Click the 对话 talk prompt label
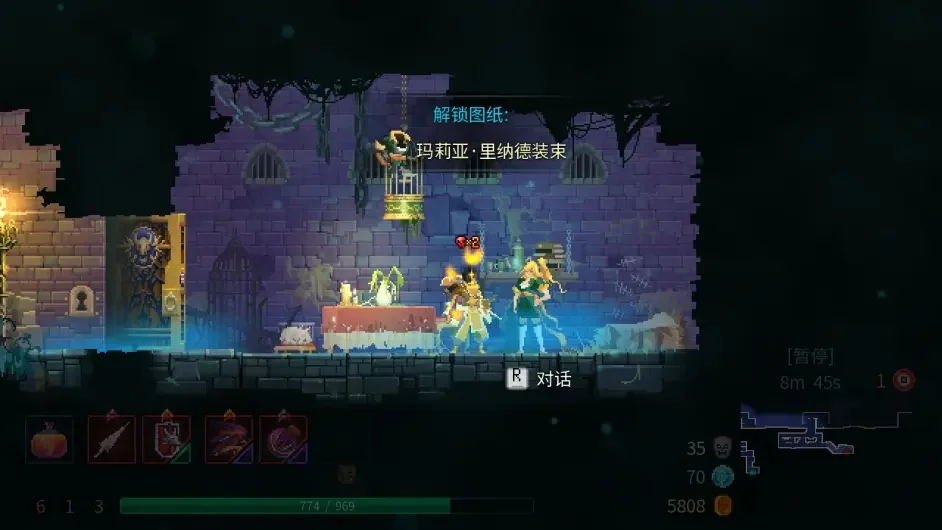Viewport: 942px width, 530px height. coord(553,379)
